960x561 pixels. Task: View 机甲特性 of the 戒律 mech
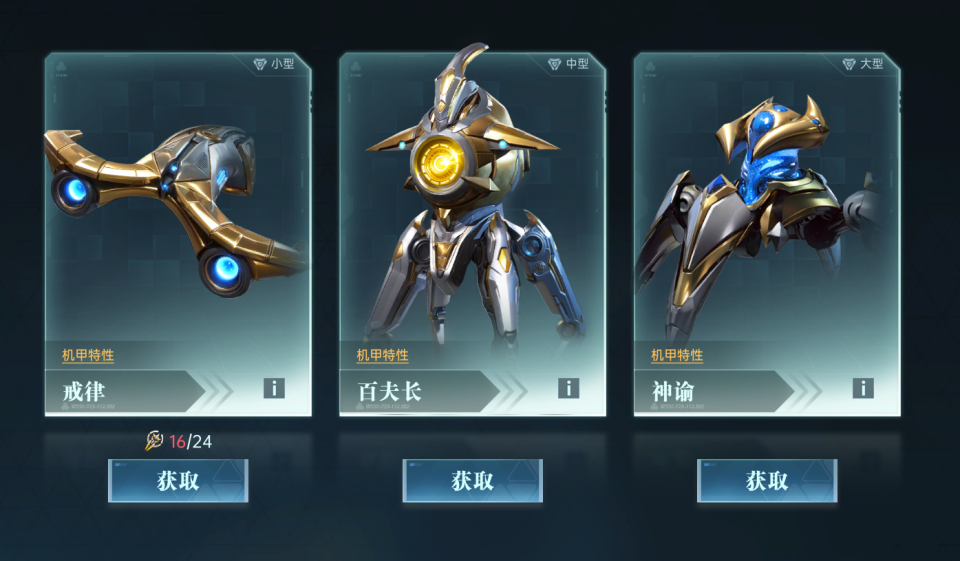88,355
